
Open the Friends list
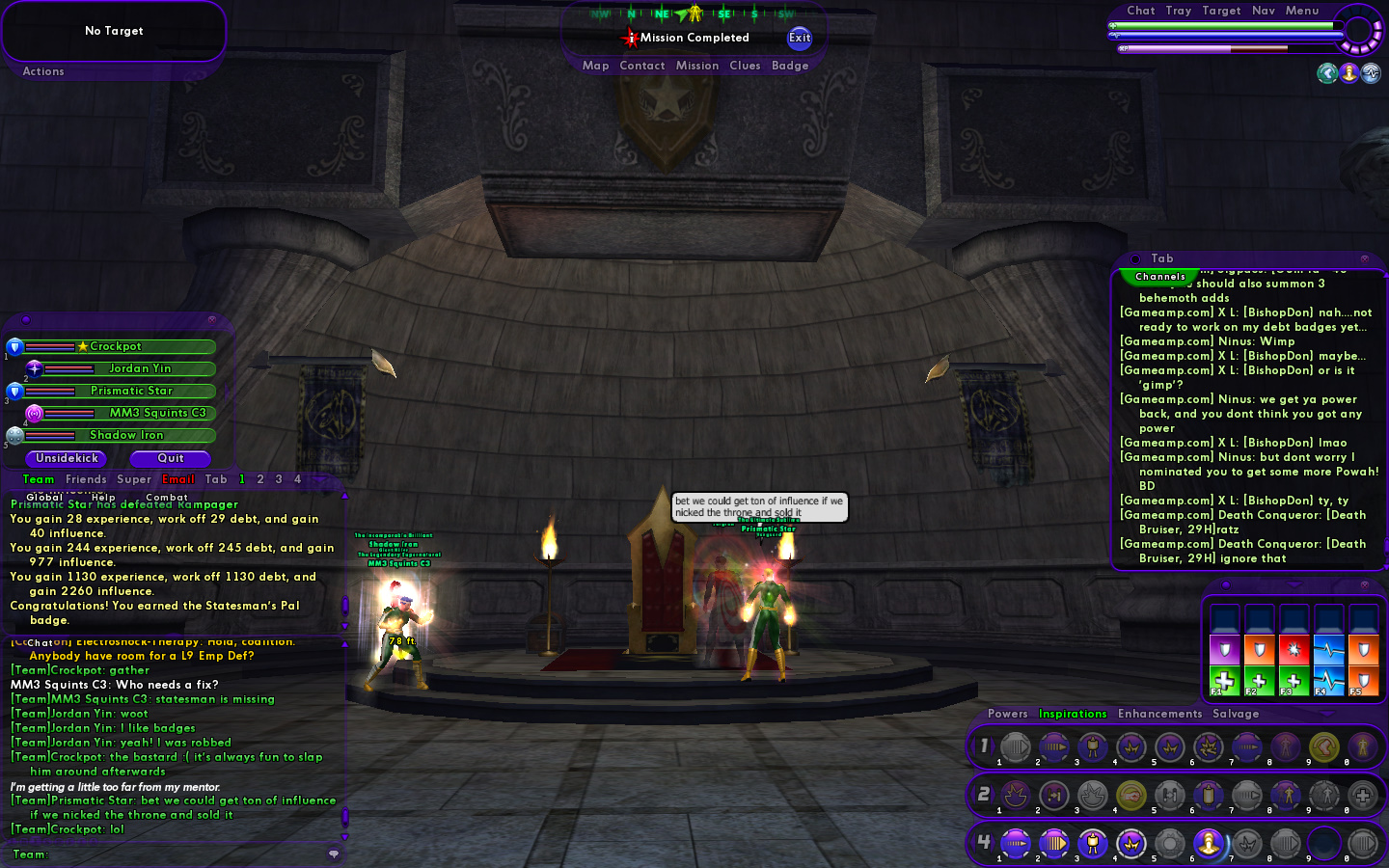(86, 479)
